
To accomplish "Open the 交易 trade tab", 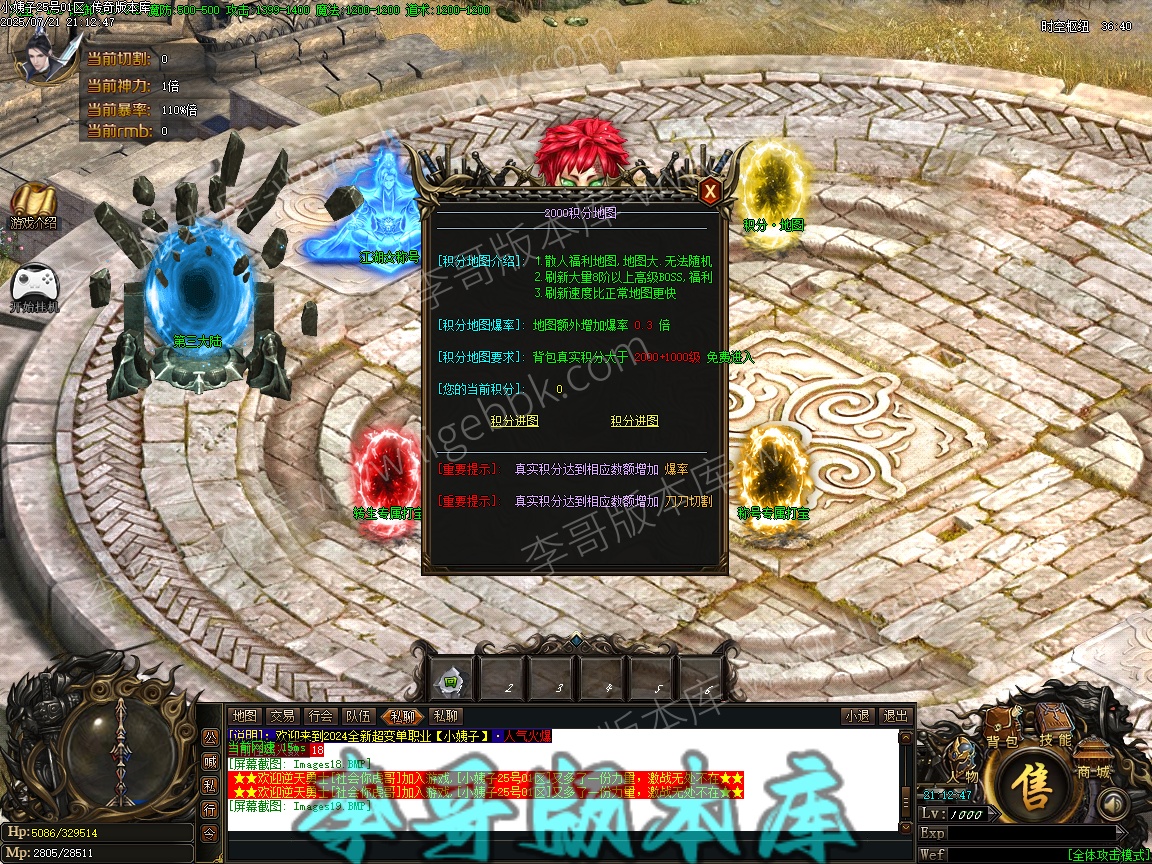I will pos(282,716).
